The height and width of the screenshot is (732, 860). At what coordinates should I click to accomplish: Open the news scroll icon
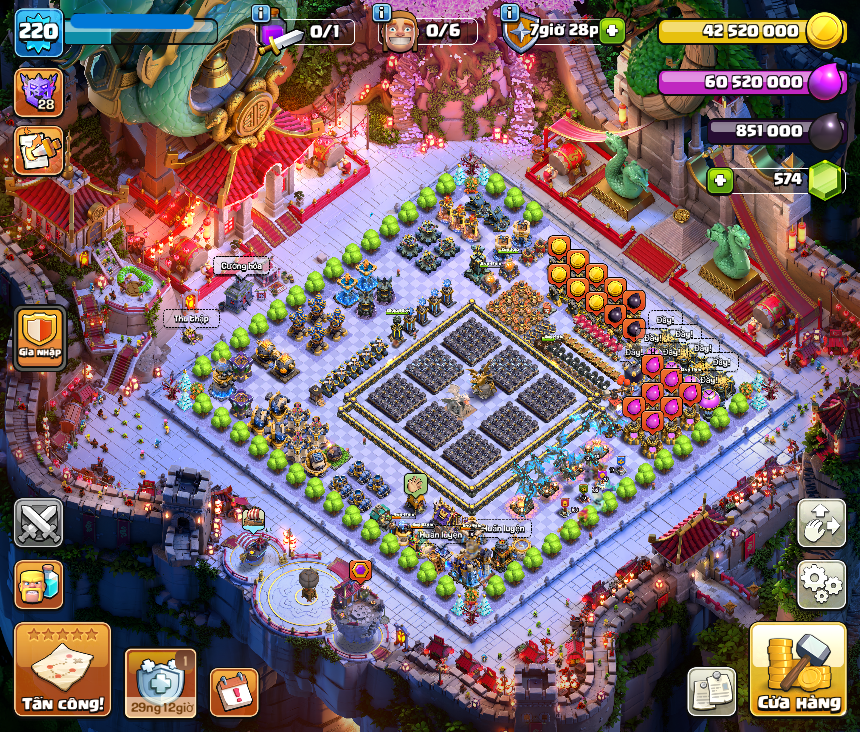click(x=39, y=150)
